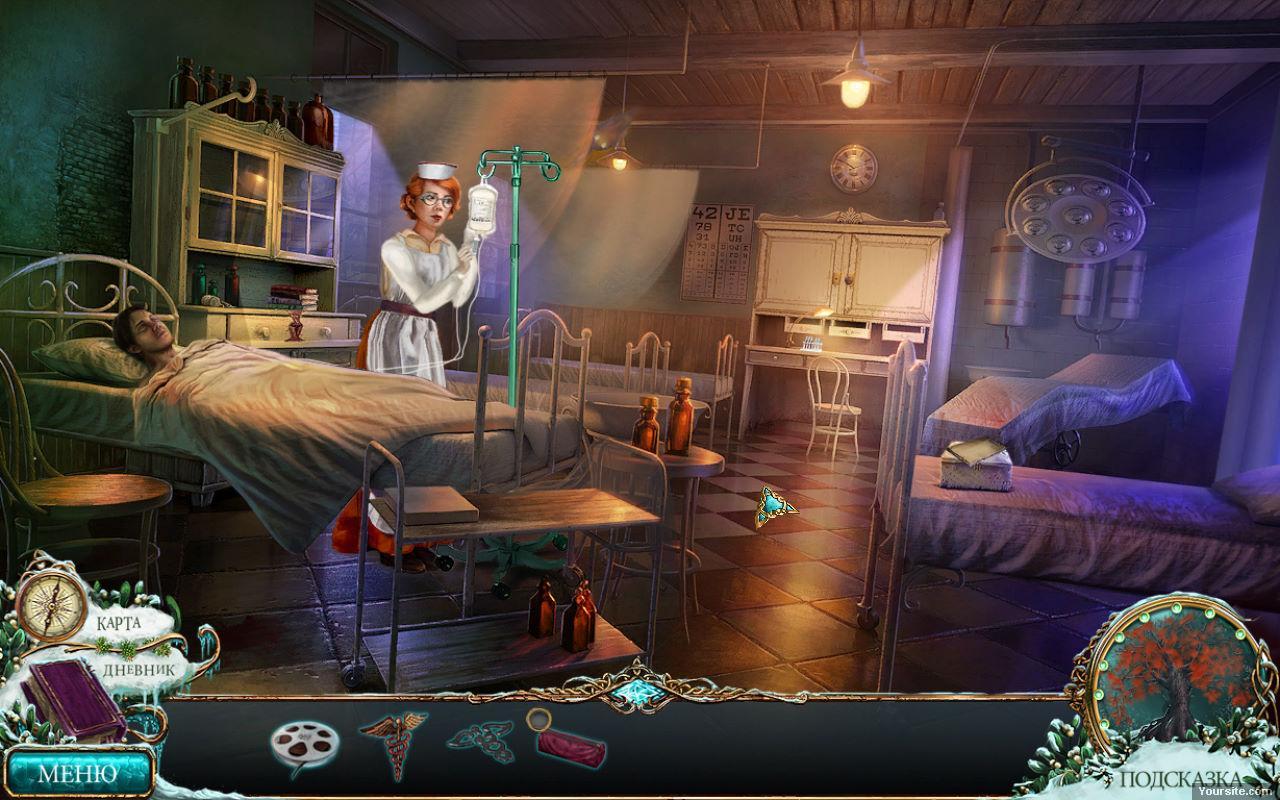Choose the dark twisted serpent ornament item

coord(480,743)
